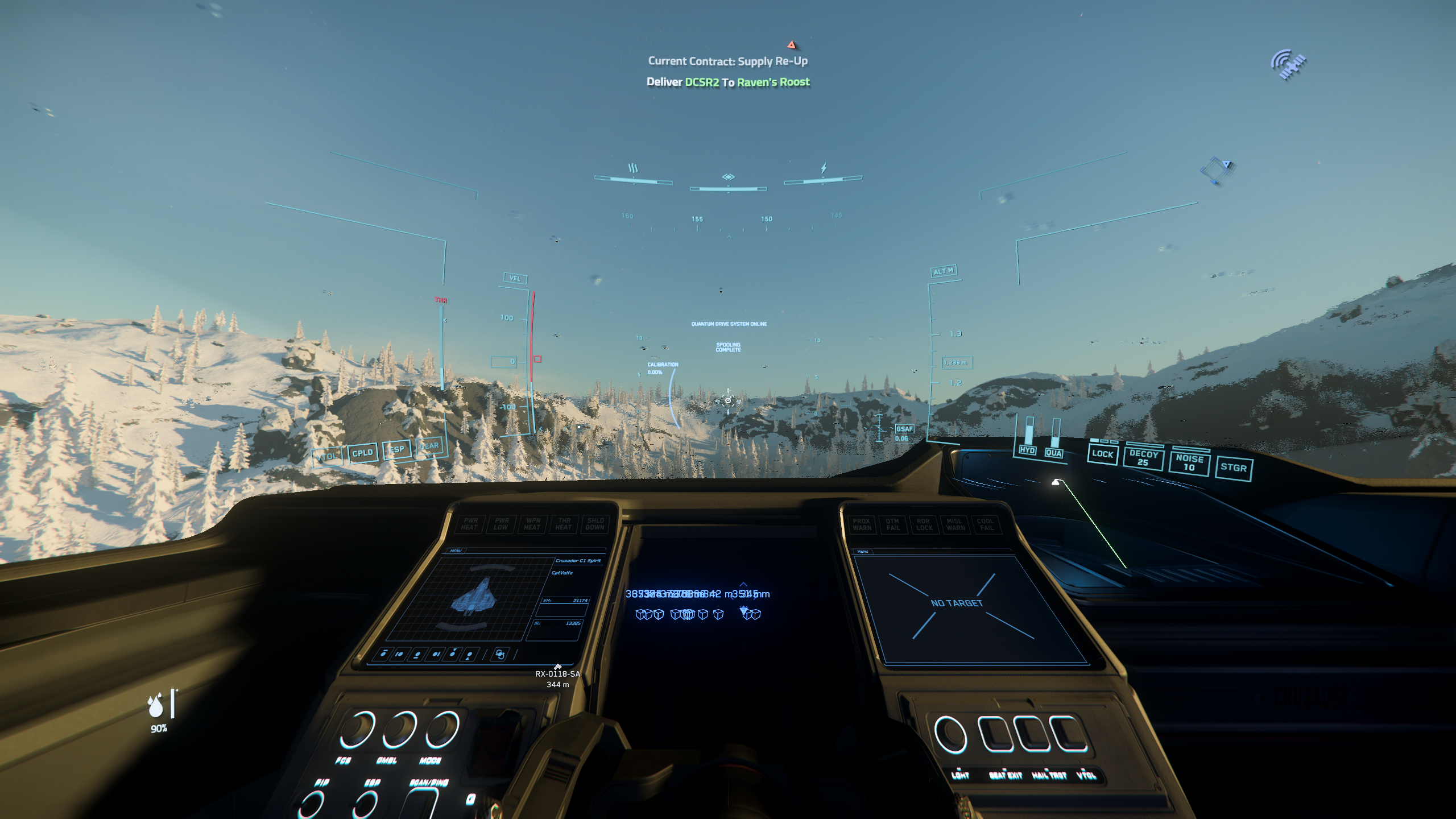Click the STGR weapon stagger indicator
This screenshot has height=819, width=1456.
pos(1233,468)
